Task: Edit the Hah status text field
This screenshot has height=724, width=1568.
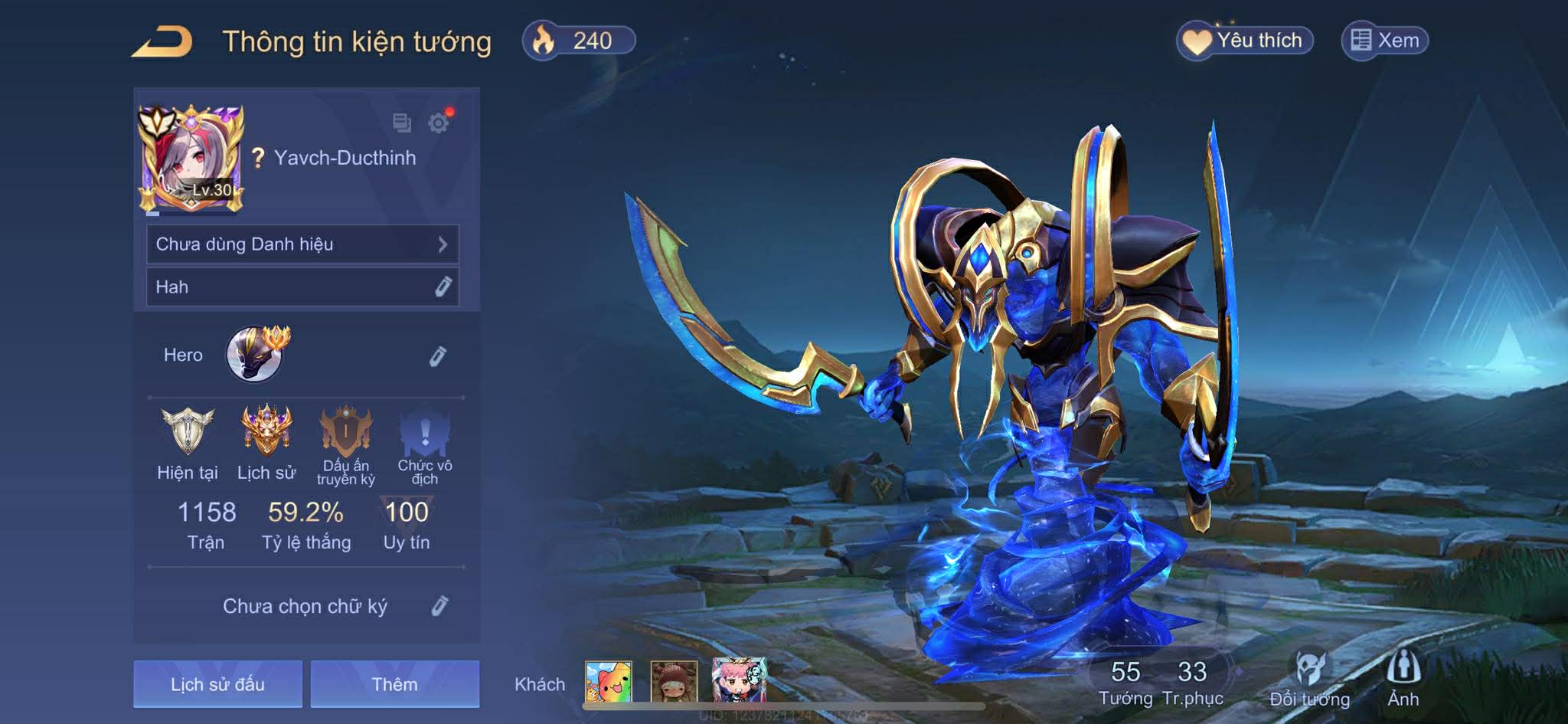Action: (443, 287)
